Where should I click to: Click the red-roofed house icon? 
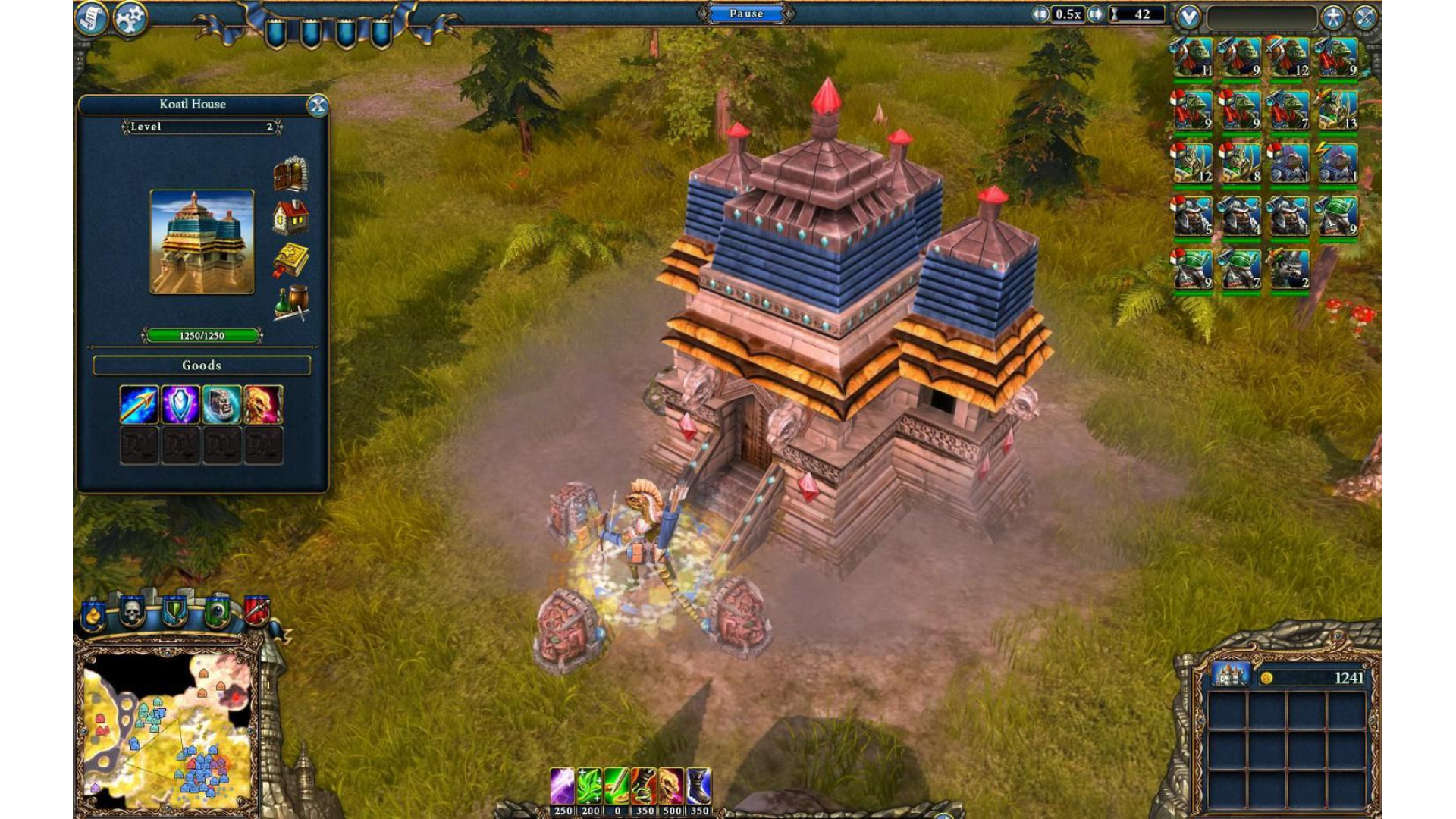pyautogui.click(x=290, y=218)
